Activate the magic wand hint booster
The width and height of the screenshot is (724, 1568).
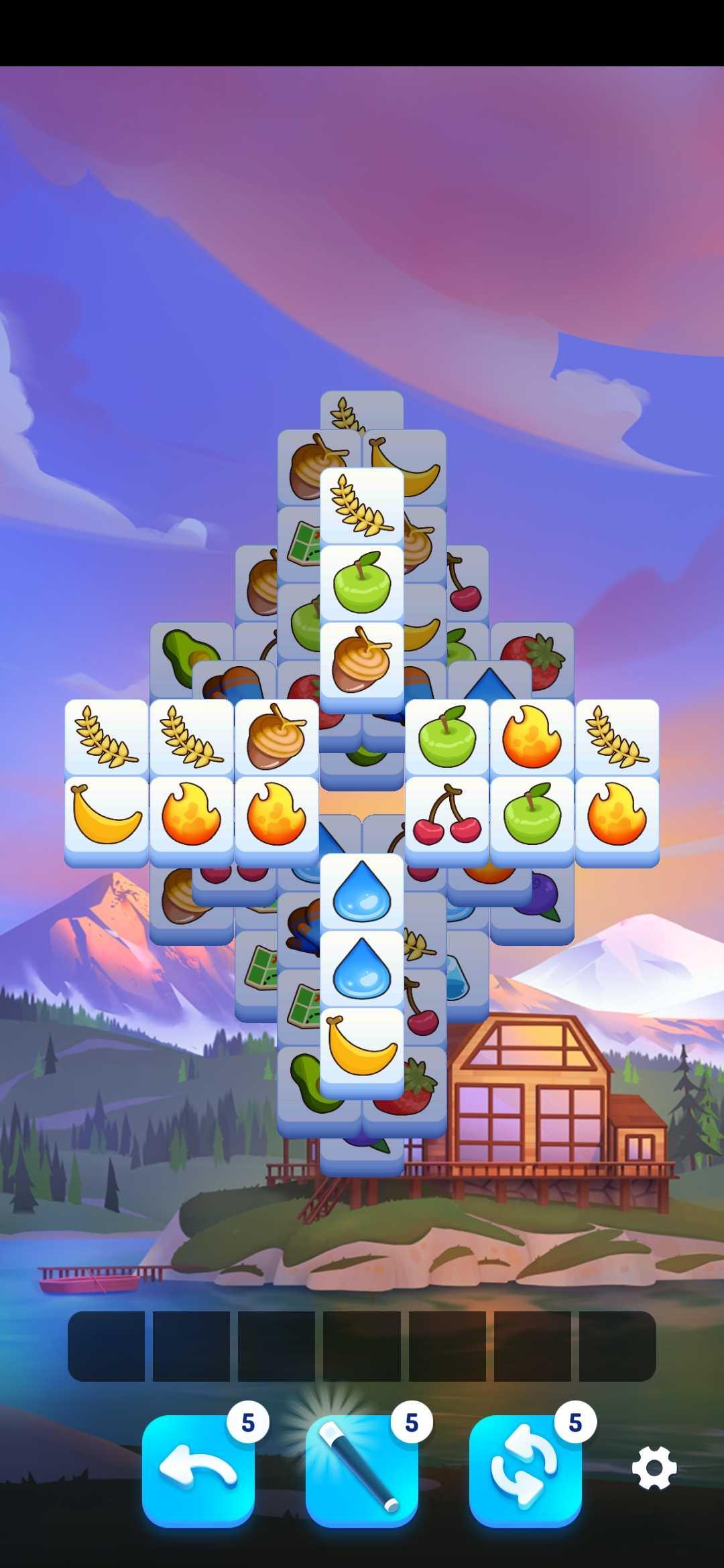pos(362,1470)
